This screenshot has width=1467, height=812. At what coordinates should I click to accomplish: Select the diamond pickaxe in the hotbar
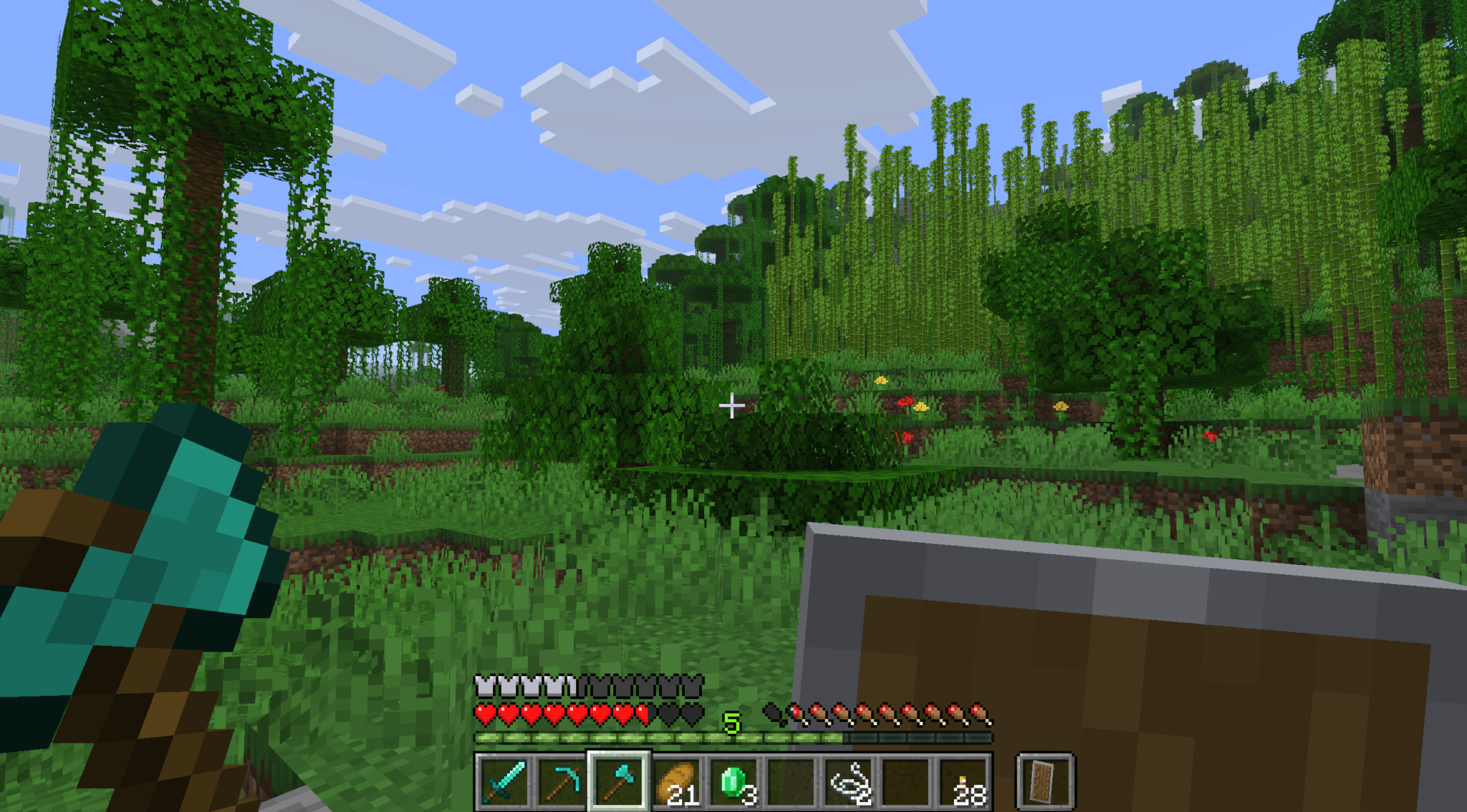pos(561,782)
